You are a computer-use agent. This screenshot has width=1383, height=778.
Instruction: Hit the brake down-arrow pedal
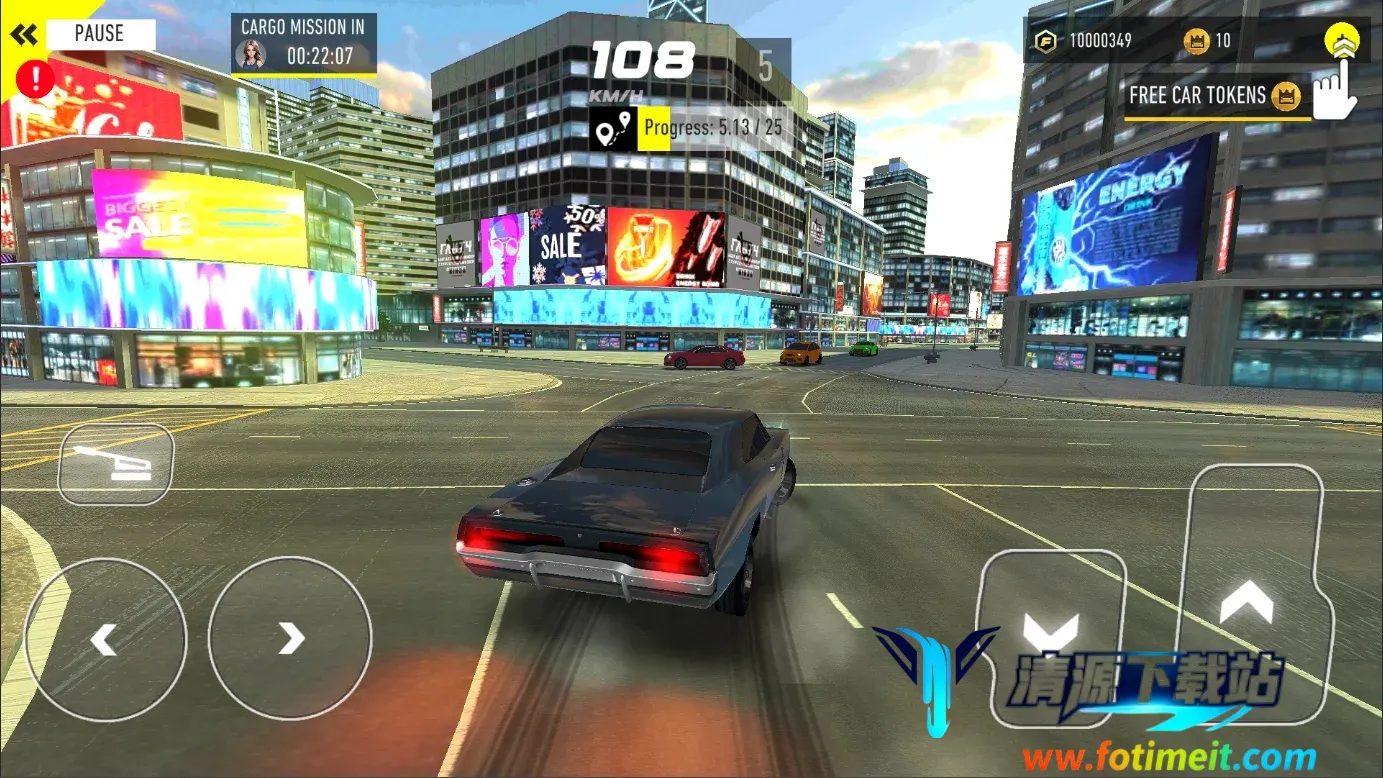click(1051, 634)
